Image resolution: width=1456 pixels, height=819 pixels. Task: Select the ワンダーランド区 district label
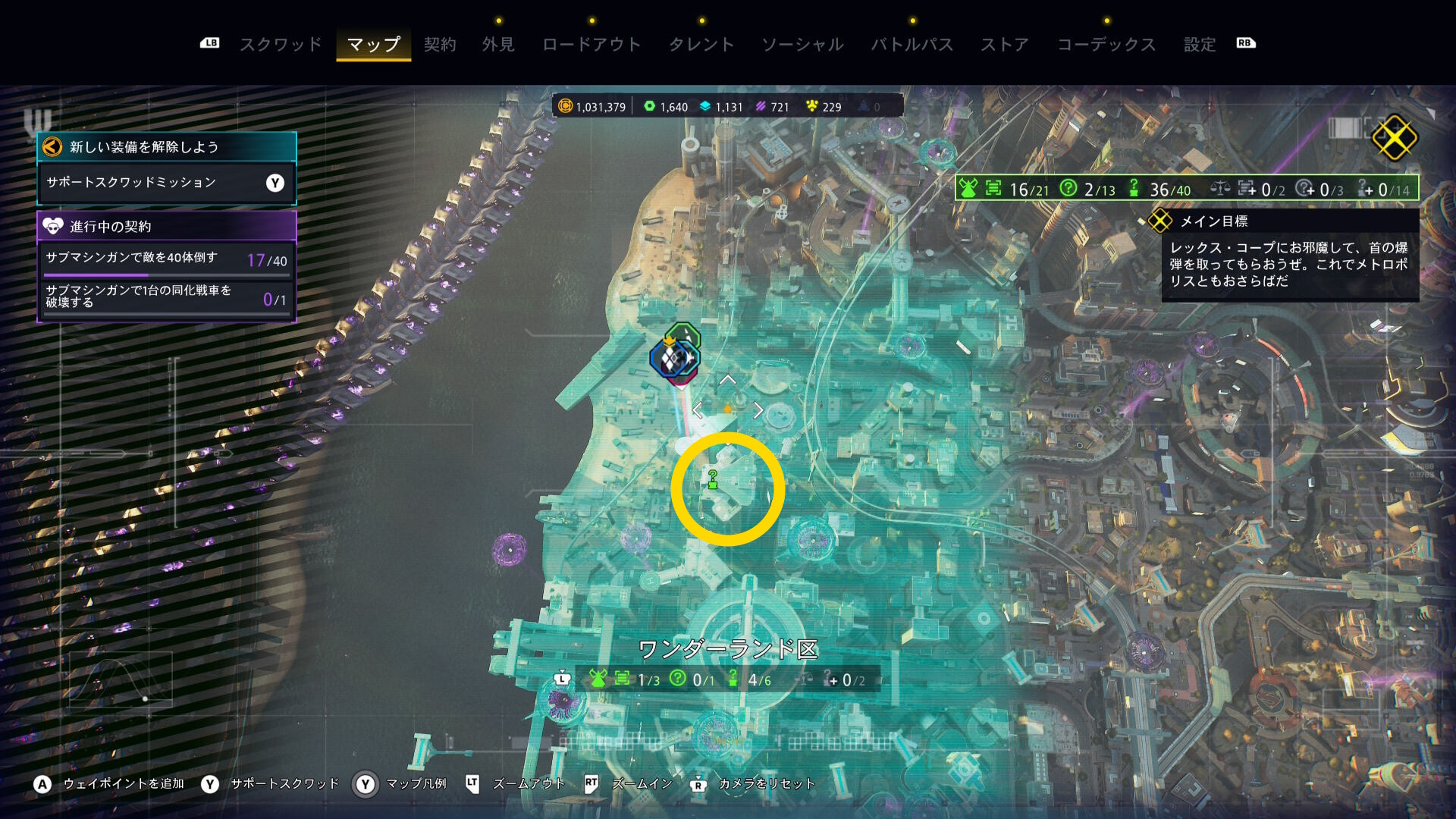pyautogui.click(x=727, y=650)
